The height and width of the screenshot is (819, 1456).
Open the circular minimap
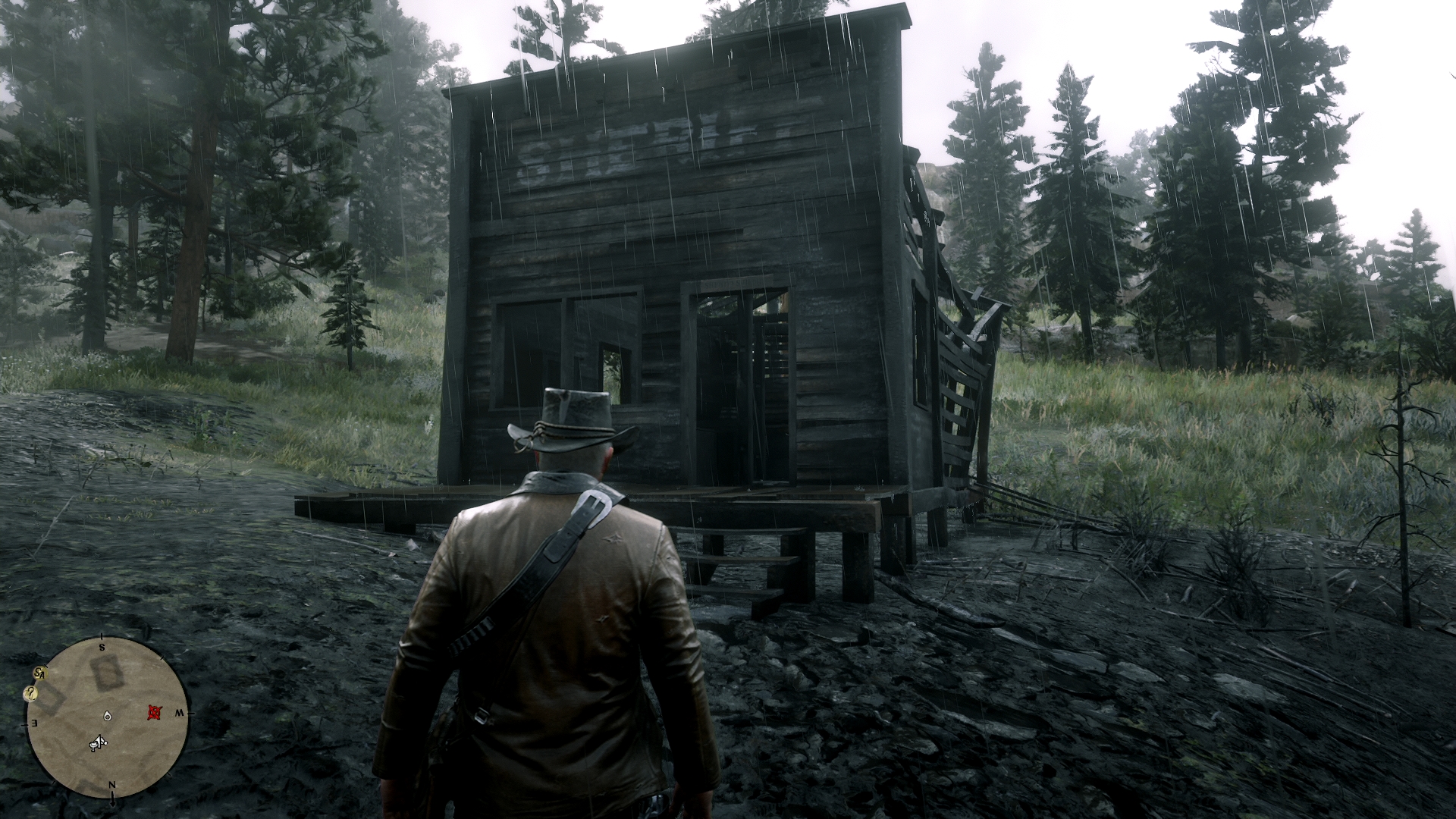pyautogui.click(x=106, y=717)
